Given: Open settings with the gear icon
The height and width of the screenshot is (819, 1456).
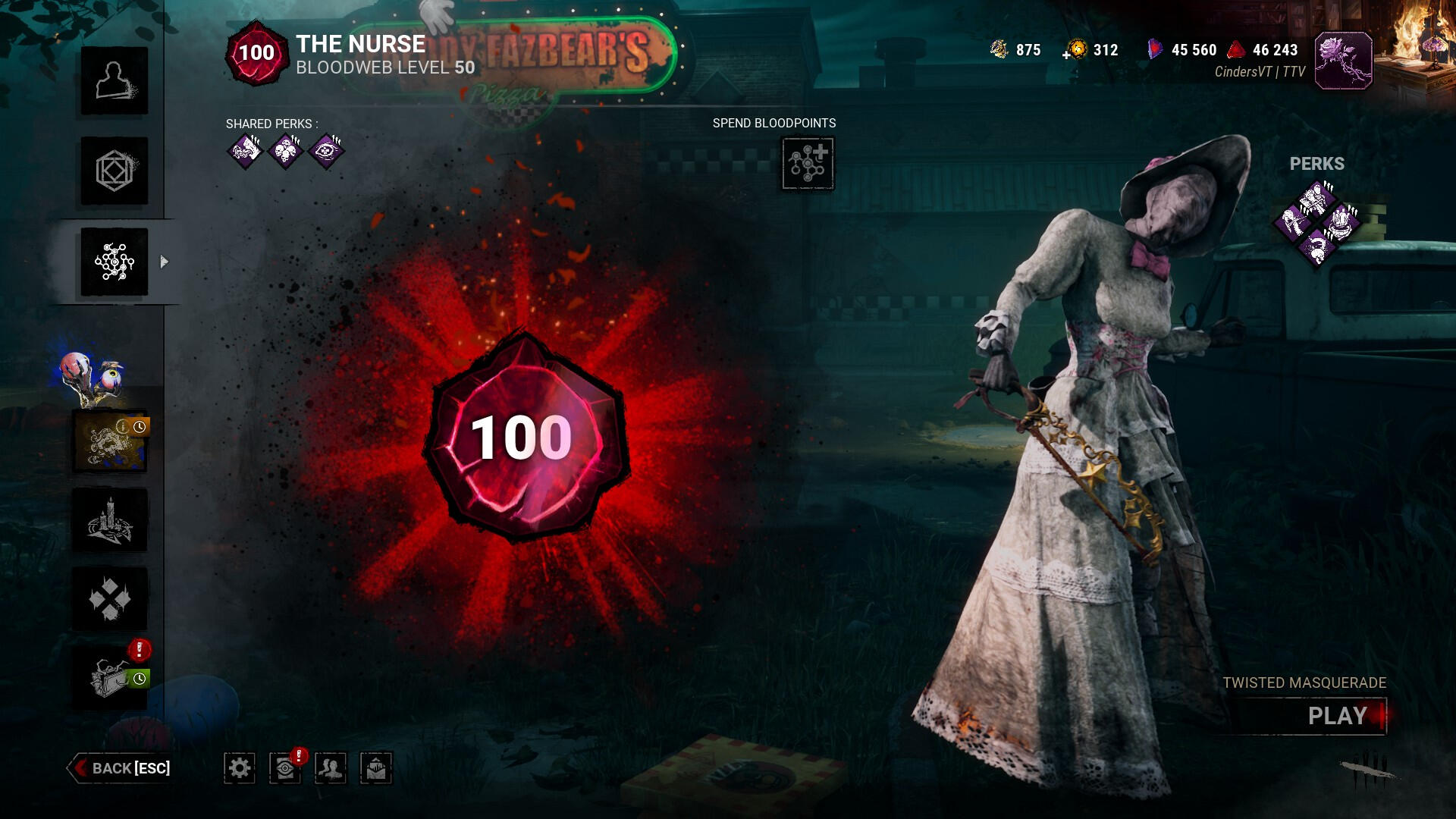Looking at the screenshot, I should (240, 768).
